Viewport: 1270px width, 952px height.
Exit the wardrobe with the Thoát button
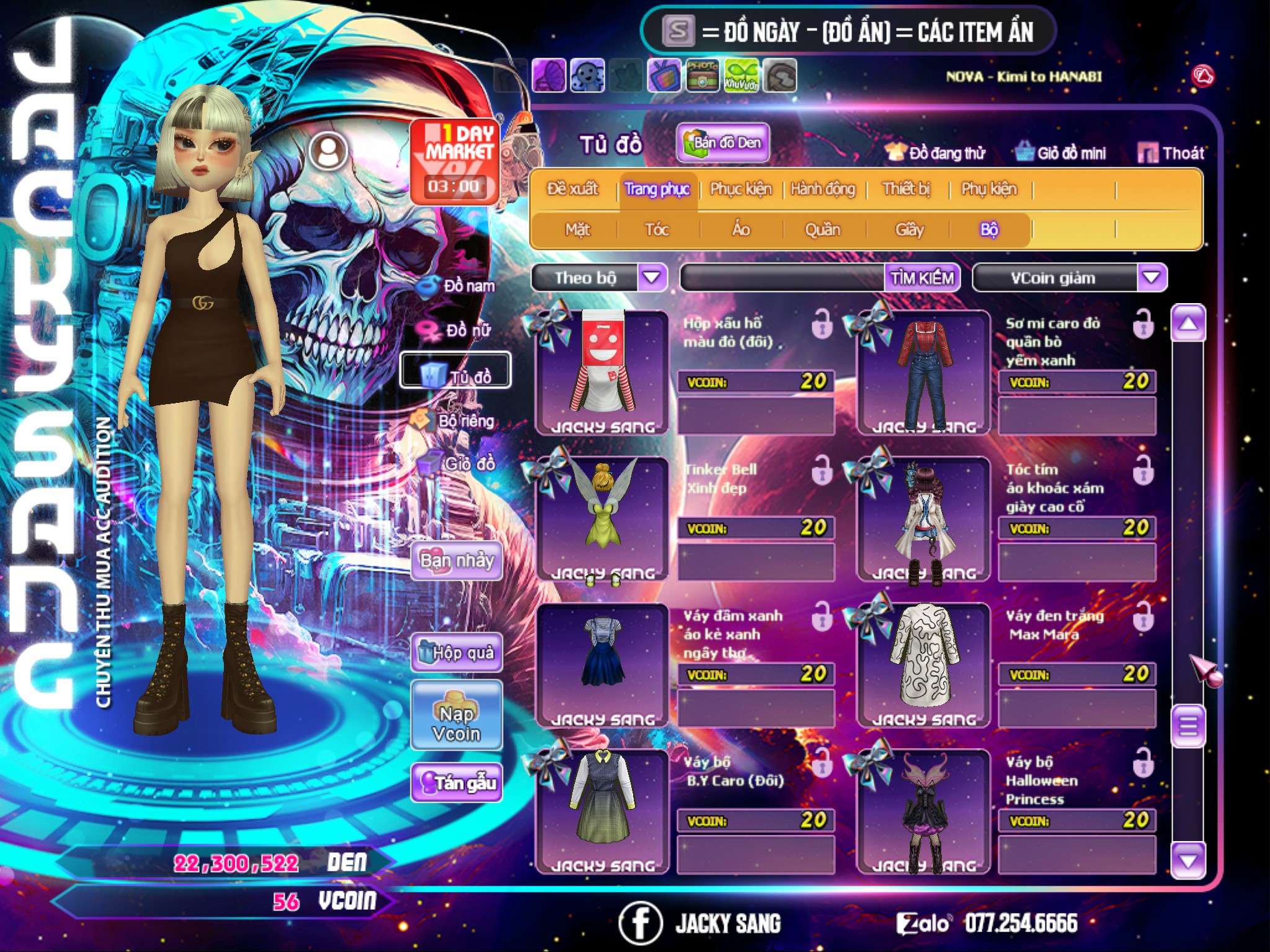pos(1171,153)
